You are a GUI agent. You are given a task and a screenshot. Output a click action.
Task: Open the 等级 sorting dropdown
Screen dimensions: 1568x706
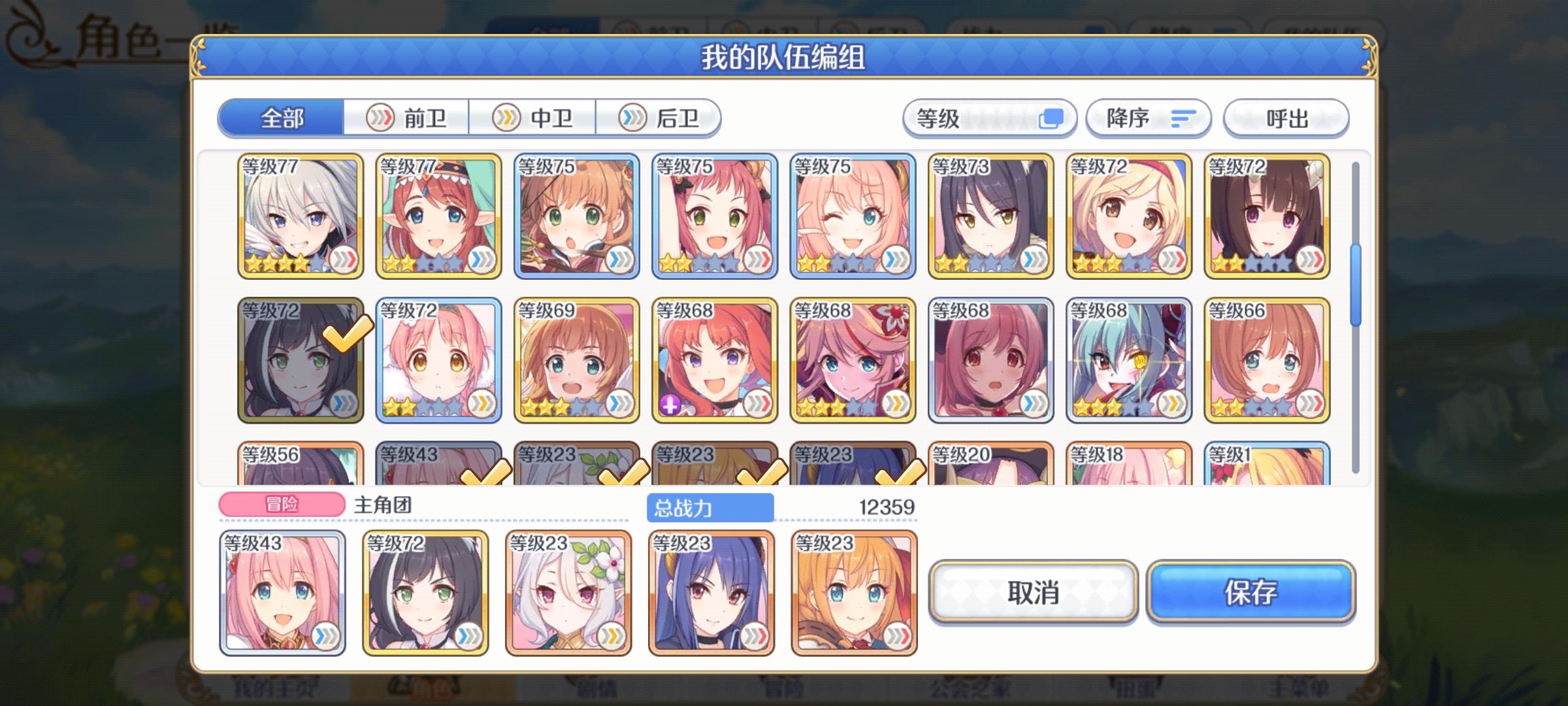coord(987,118)
